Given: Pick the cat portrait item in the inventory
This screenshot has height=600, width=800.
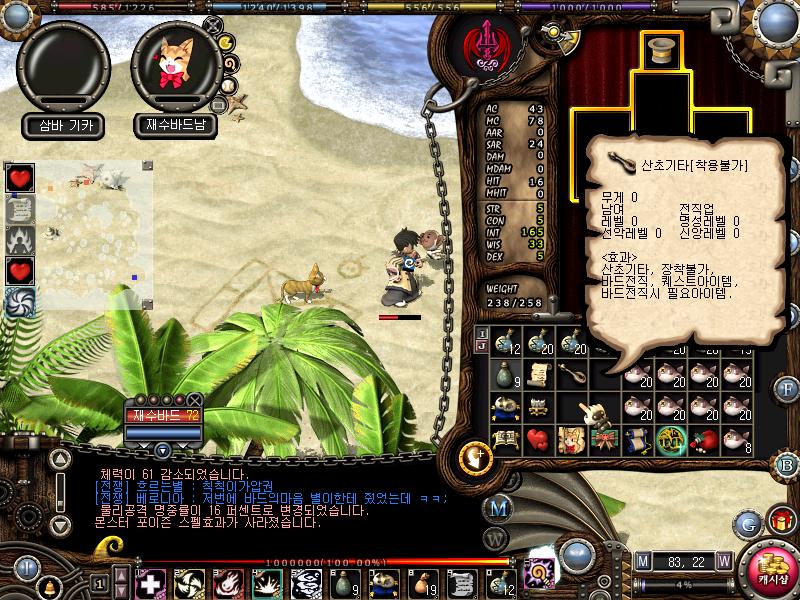Looking at the screenshot, I should [x=572, y=439].
